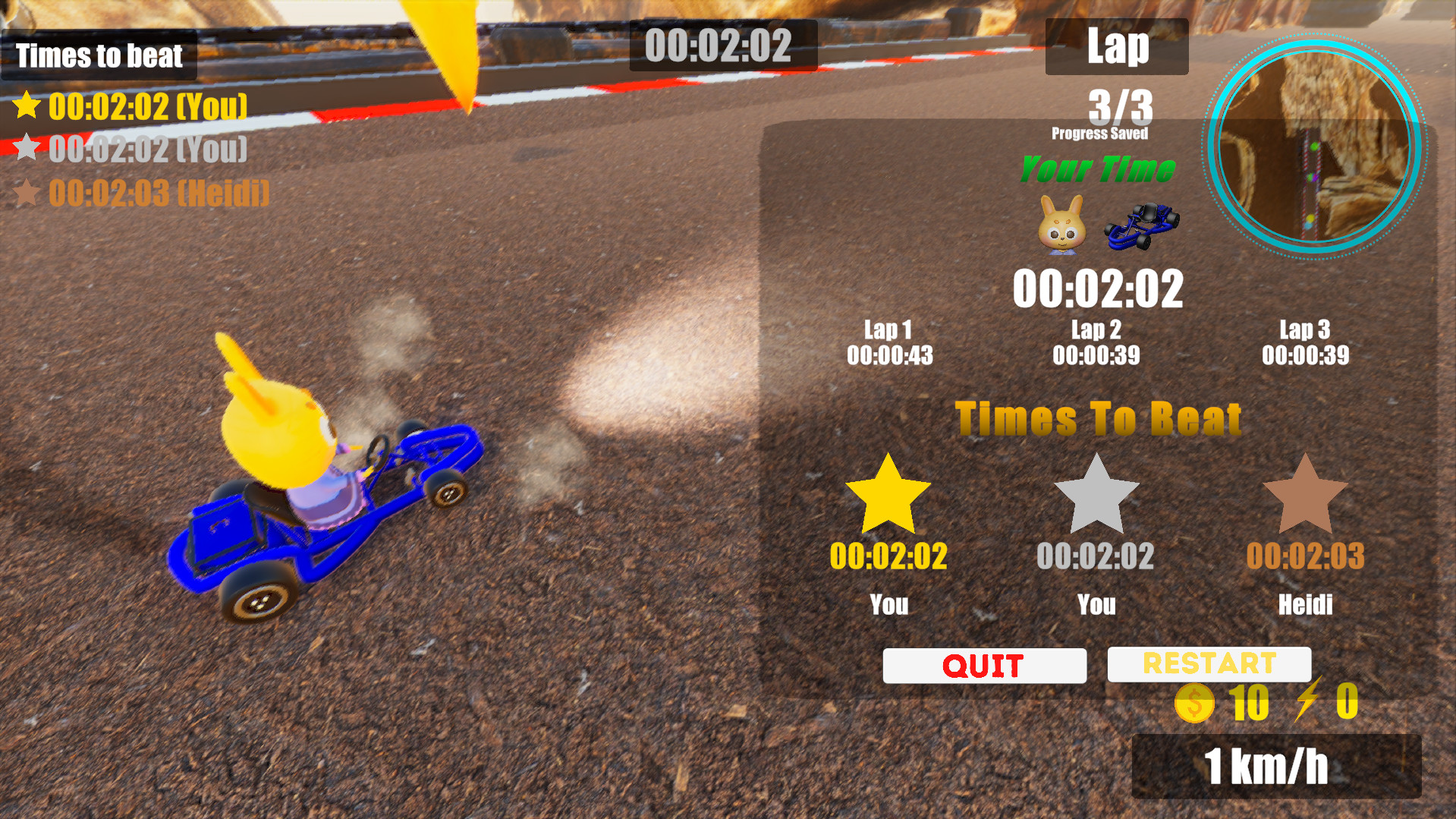Select Heidi's entry in Times to beat list
This screenshot has height=819, width=1456.
tap(155, 194)
